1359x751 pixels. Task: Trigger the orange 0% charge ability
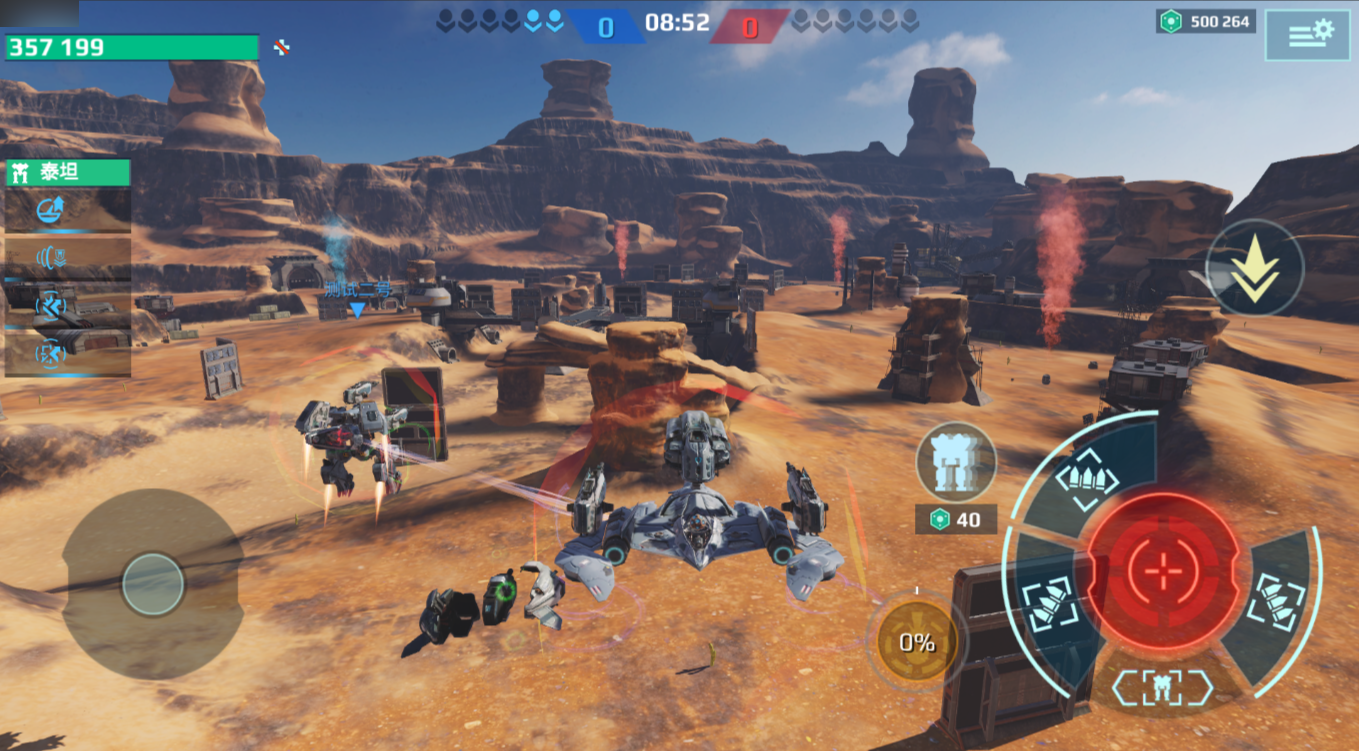(917, 642)
